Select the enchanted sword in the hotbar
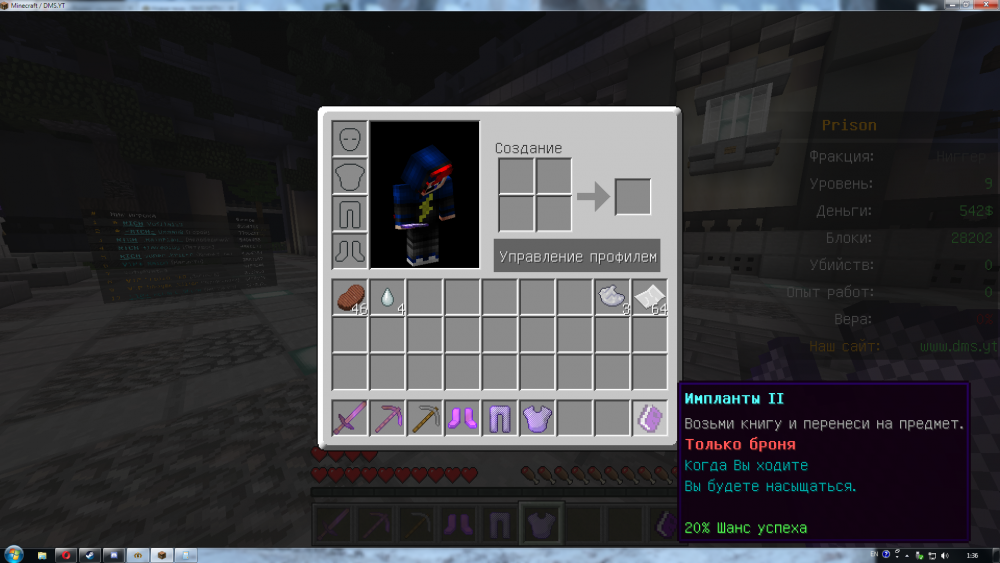The image size is (1000, 563). (x=350, y=415)
